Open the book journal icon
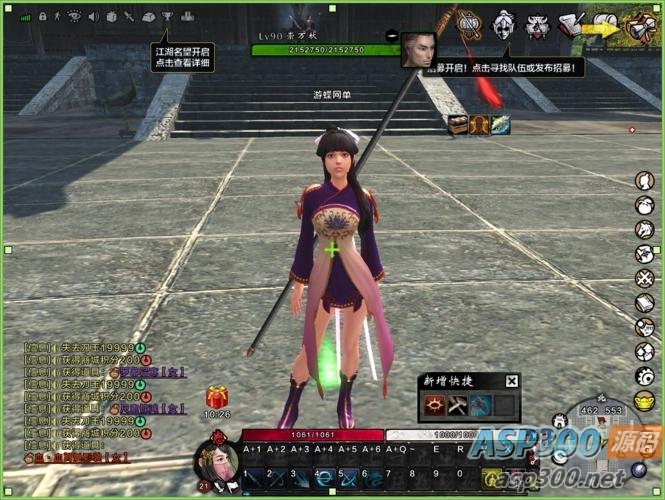 [x=645, y=302]
